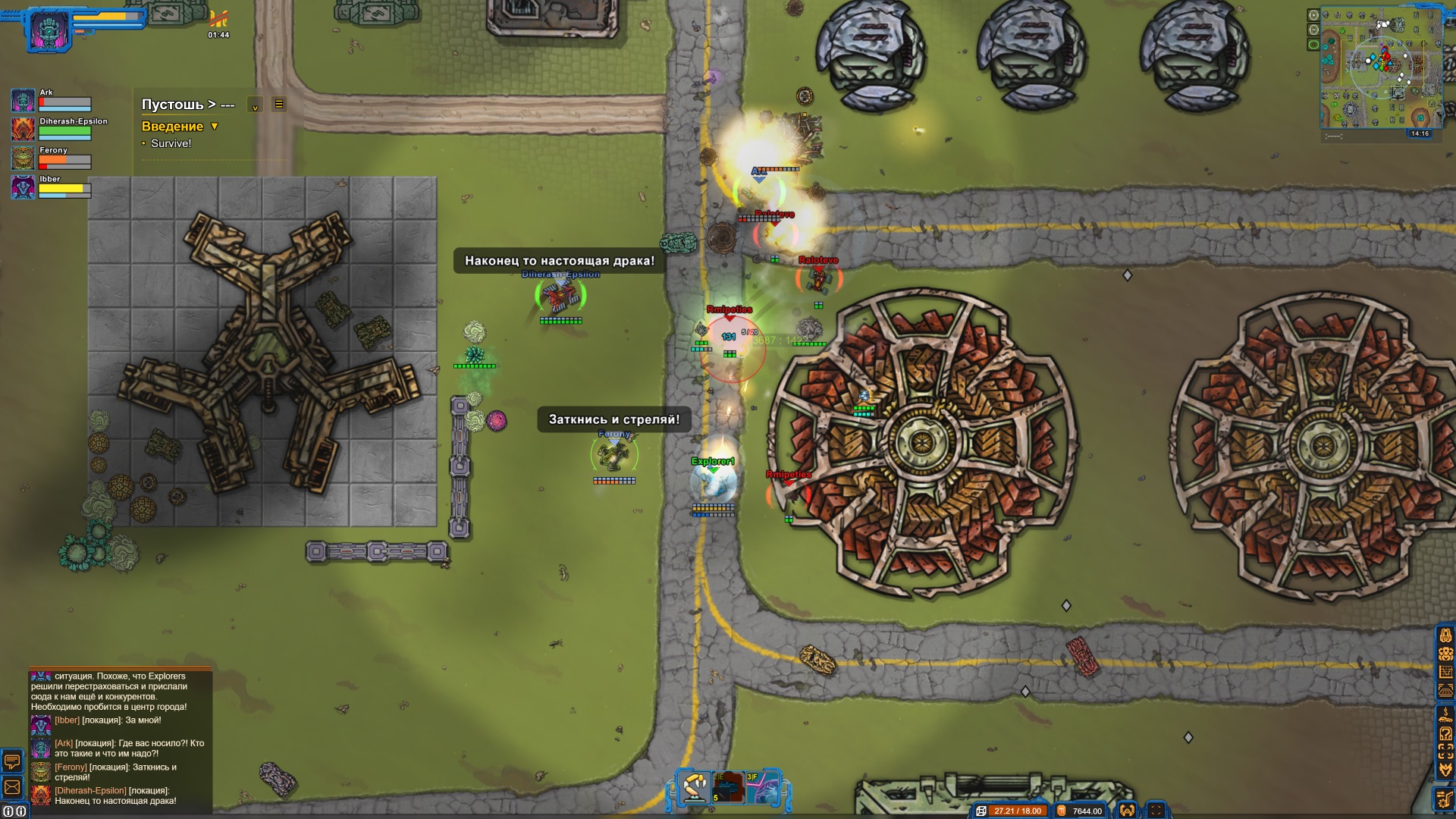
Task: Select squad member Ark's portrait
Action: (x=23, y=100)
